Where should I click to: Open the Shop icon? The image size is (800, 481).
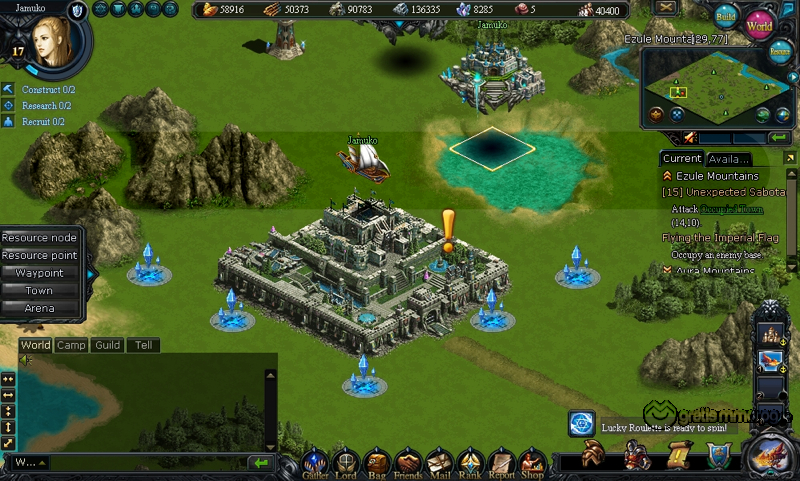click(x=532, y=462)
